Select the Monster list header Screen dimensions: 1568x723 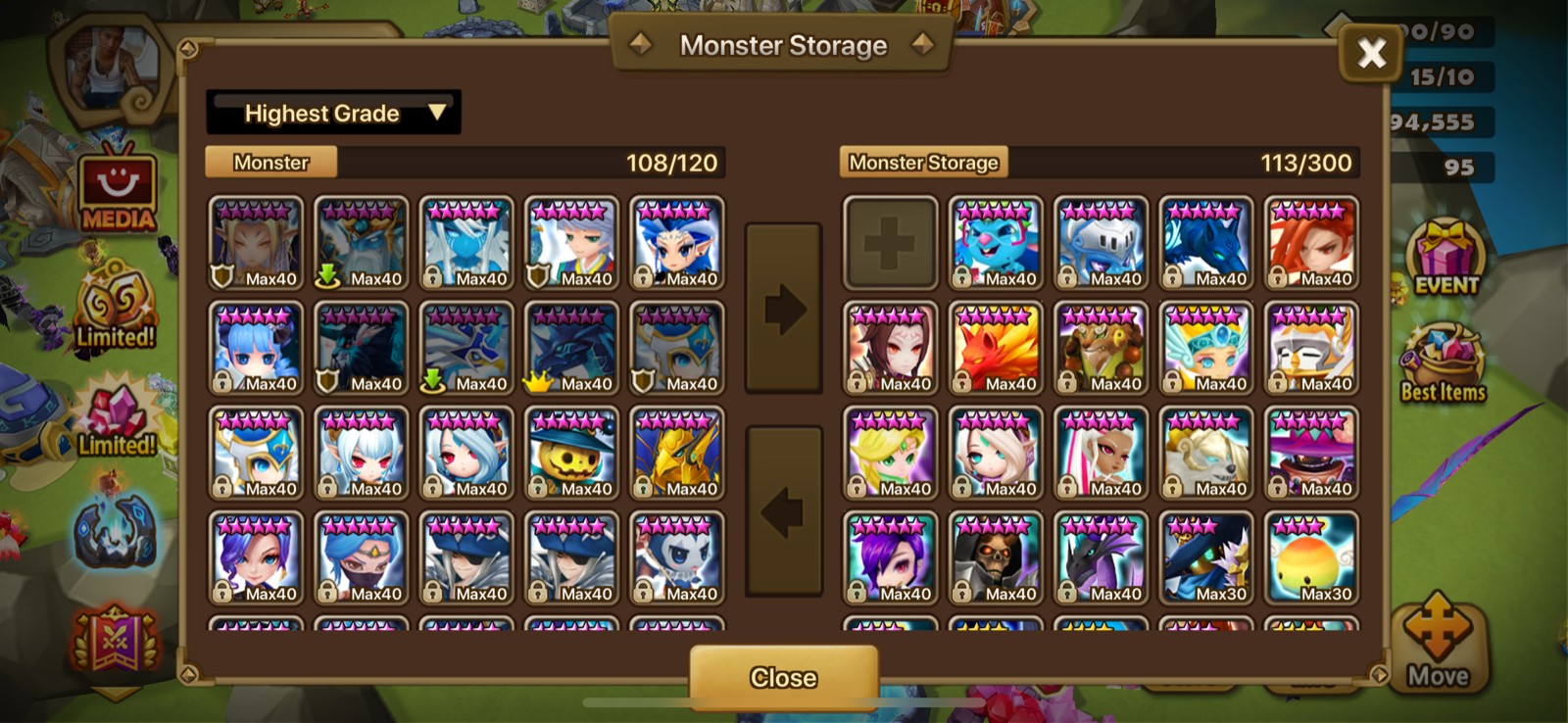click(270, 162)
